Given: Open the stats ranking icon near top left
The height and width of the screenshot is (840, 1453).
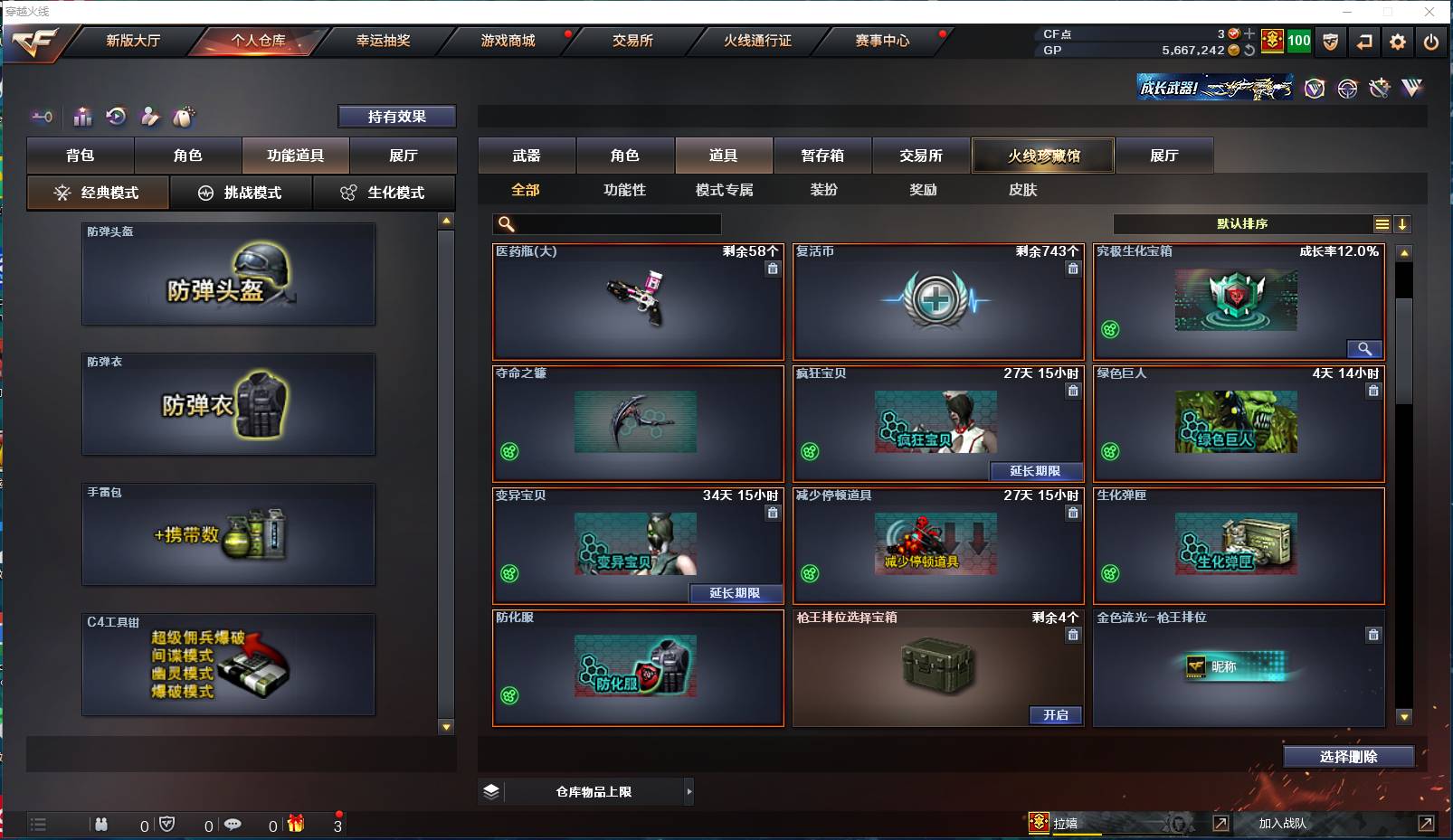Looking at the screenshot, I should point(82,117).
